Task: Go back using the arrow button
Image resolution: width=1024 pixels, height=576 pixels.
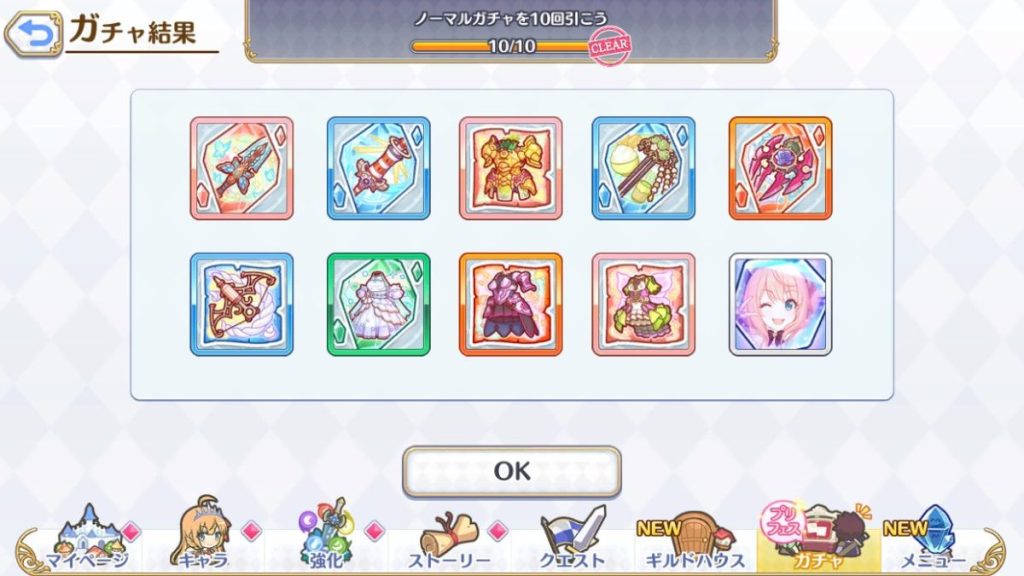Action: click(32, 35)
